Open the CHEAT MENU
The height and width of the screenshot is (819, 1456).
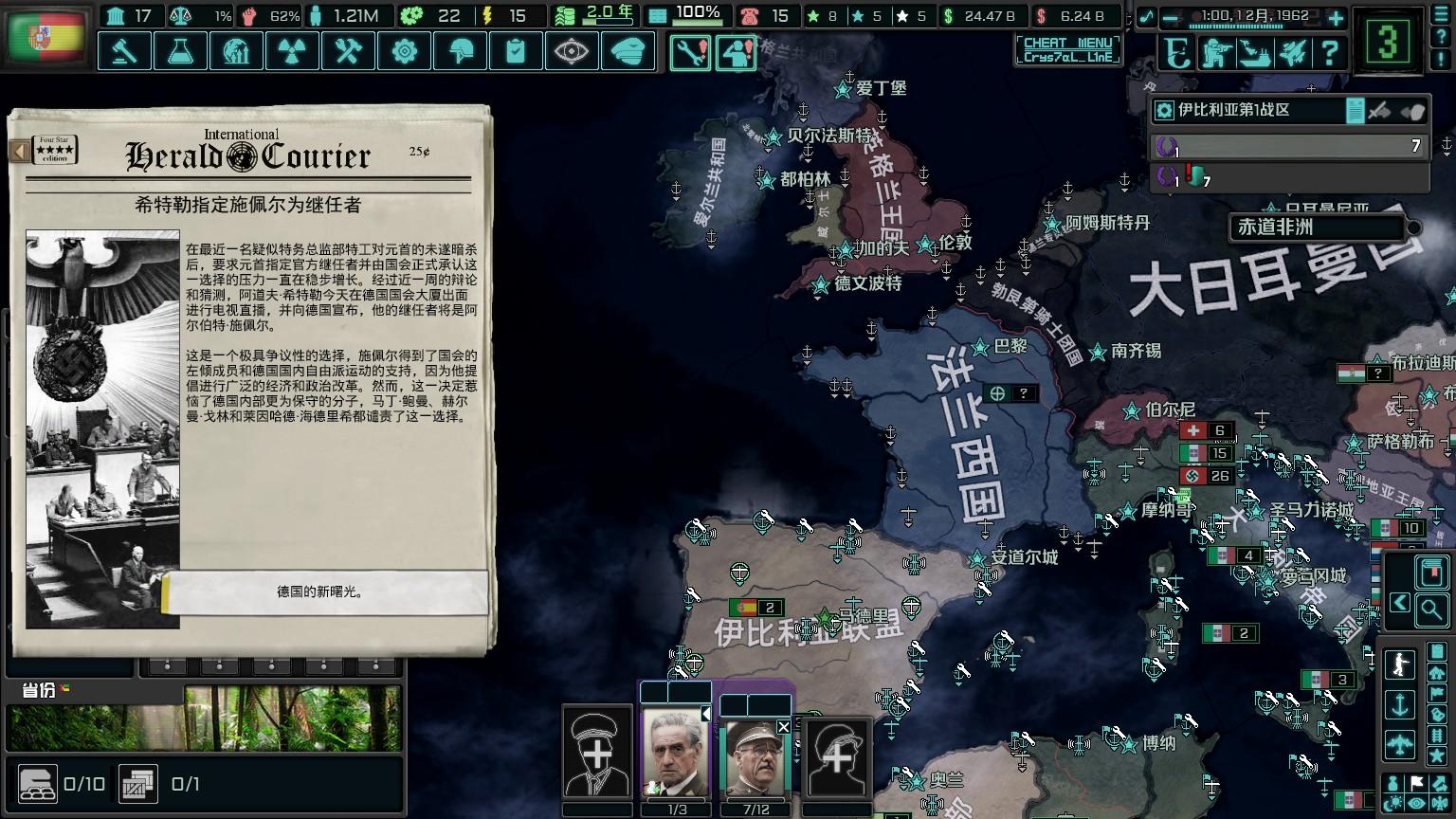tap(1068, 49)
